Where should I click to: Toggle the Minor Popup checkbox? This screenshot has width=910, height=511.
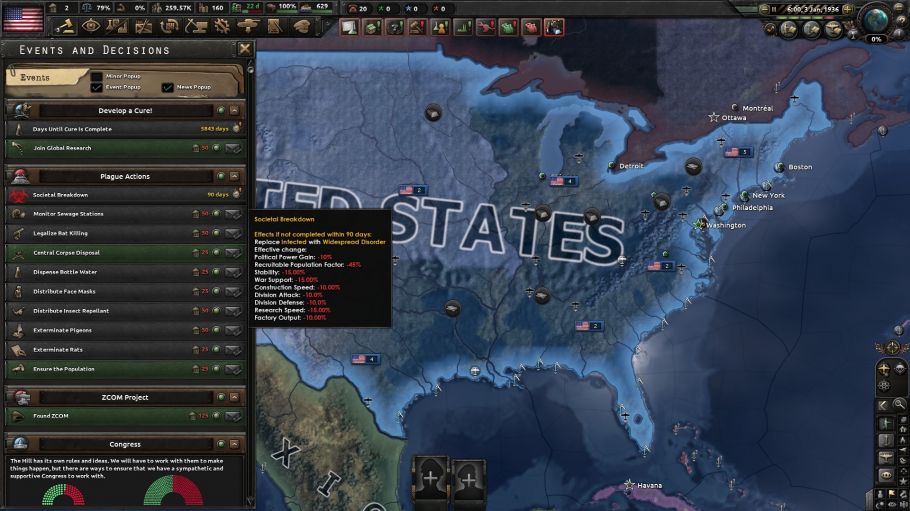pos(97,76)
